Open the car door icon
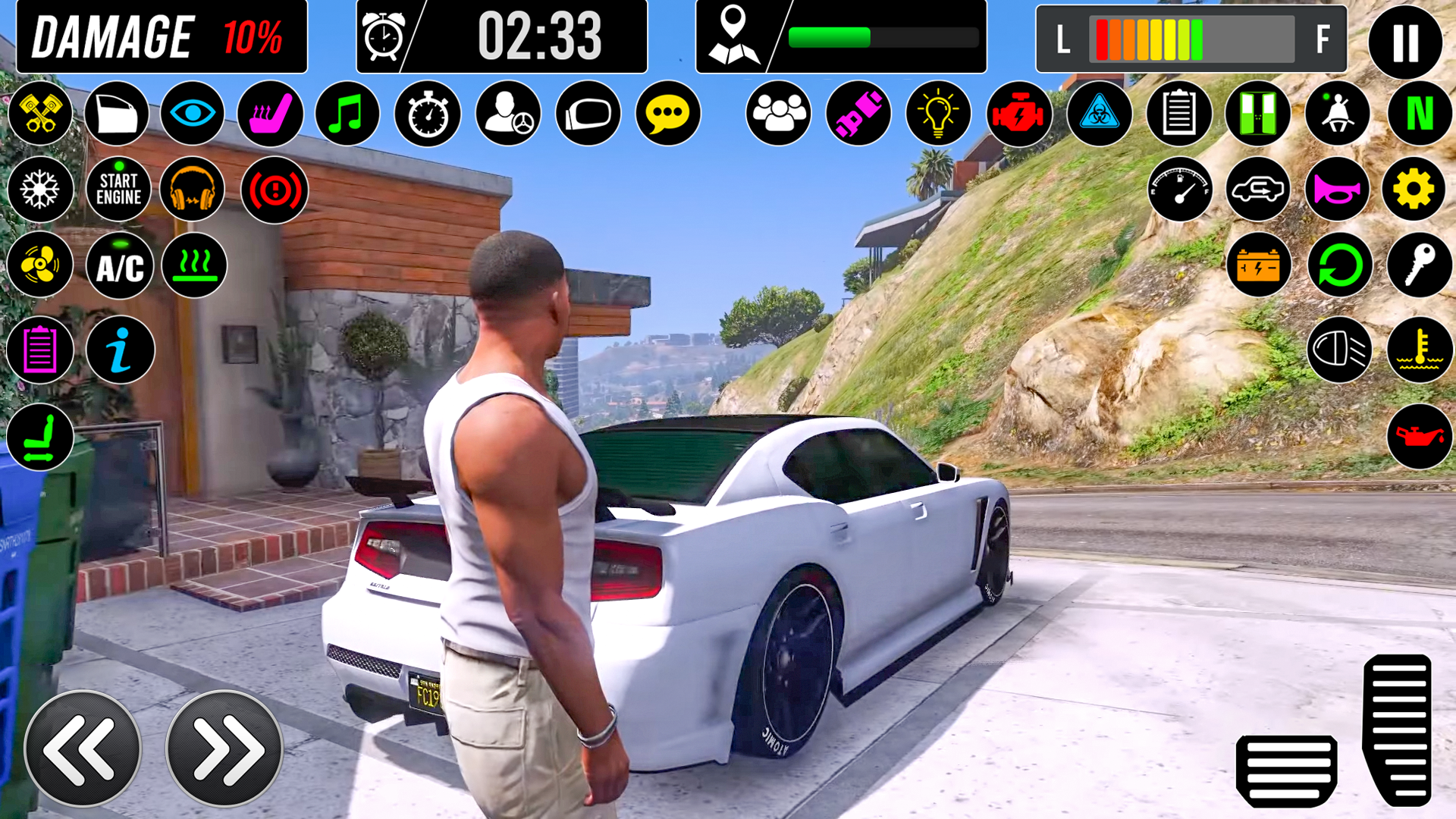Image resolution: width=1456 pixels, height=819 pixels. coord(117,114)
